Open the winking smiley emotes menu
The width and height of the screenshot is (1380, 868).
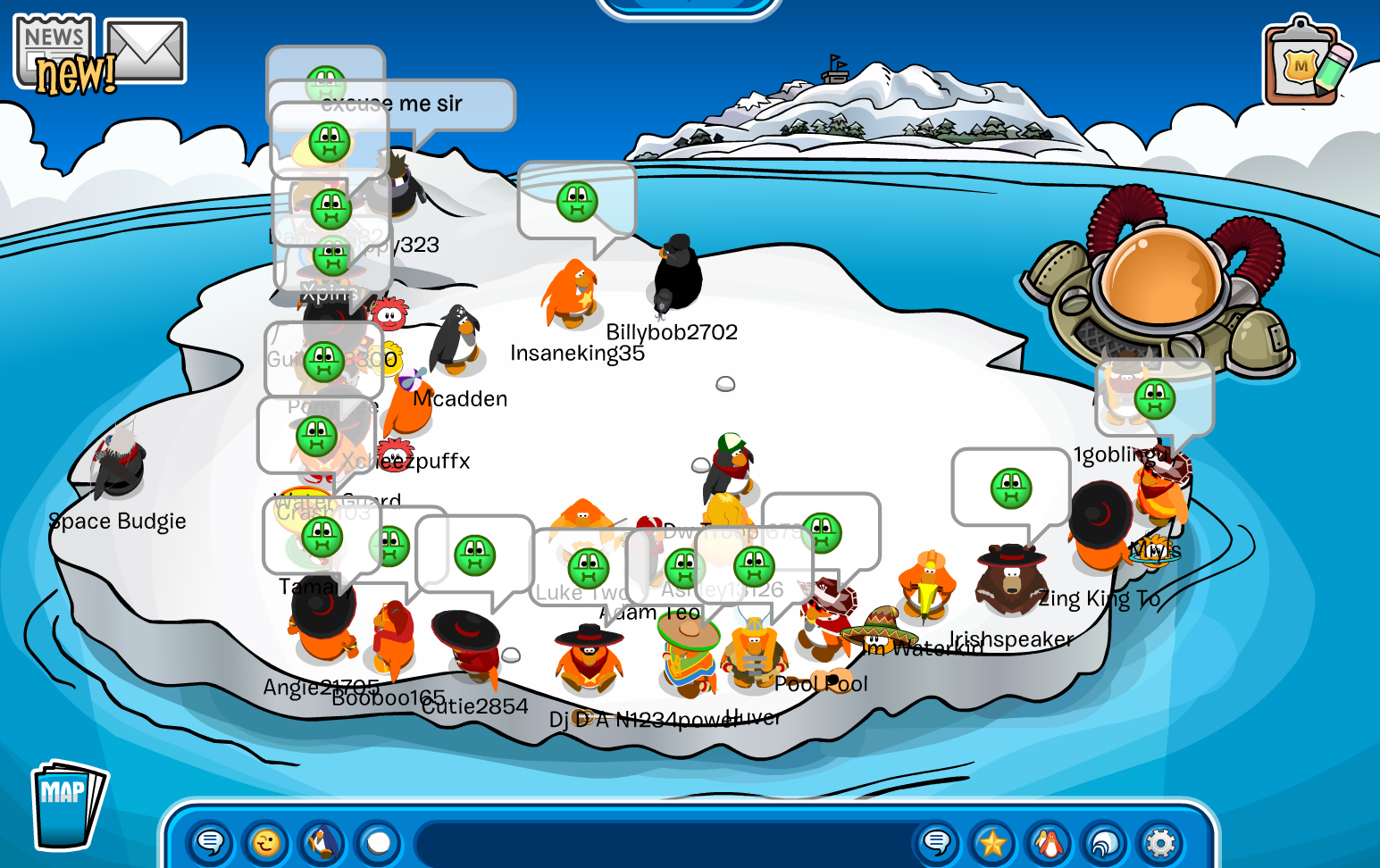pyautogui.click(x=266, y=842)
